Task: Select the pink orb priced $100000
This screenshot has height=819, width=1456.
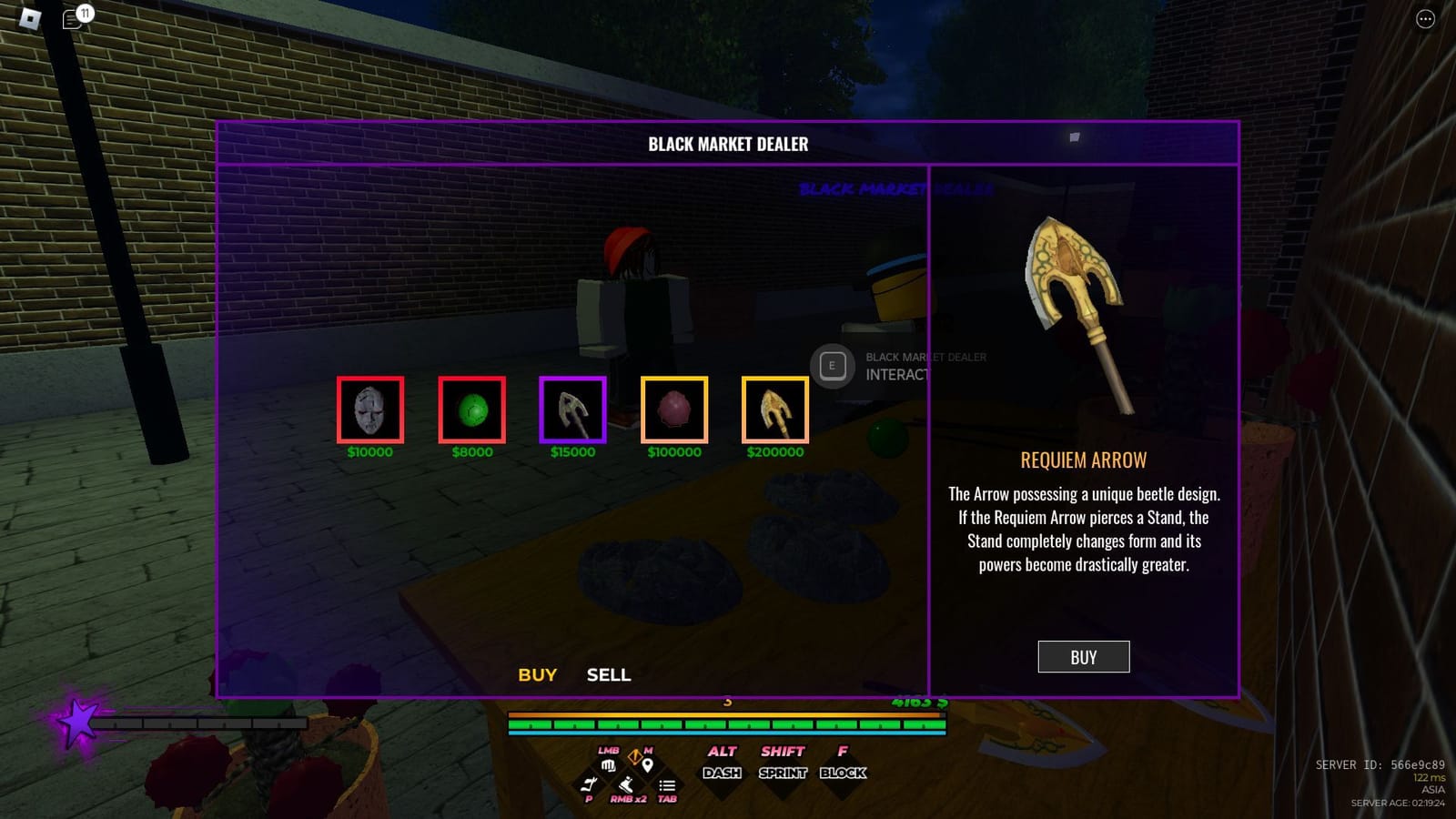Action: click(x=673, y=409)
